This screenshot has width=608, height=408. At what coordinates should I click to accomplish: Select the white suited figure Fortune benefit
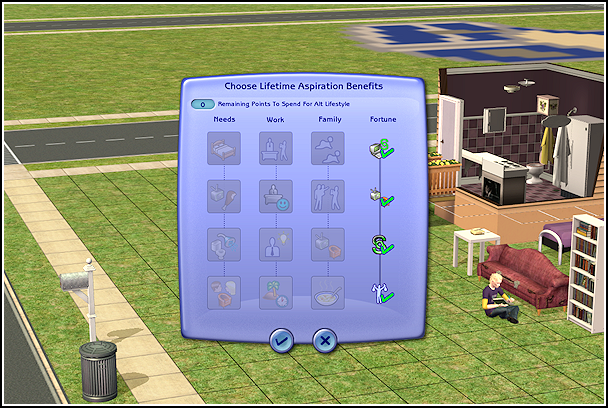(379, 292)
